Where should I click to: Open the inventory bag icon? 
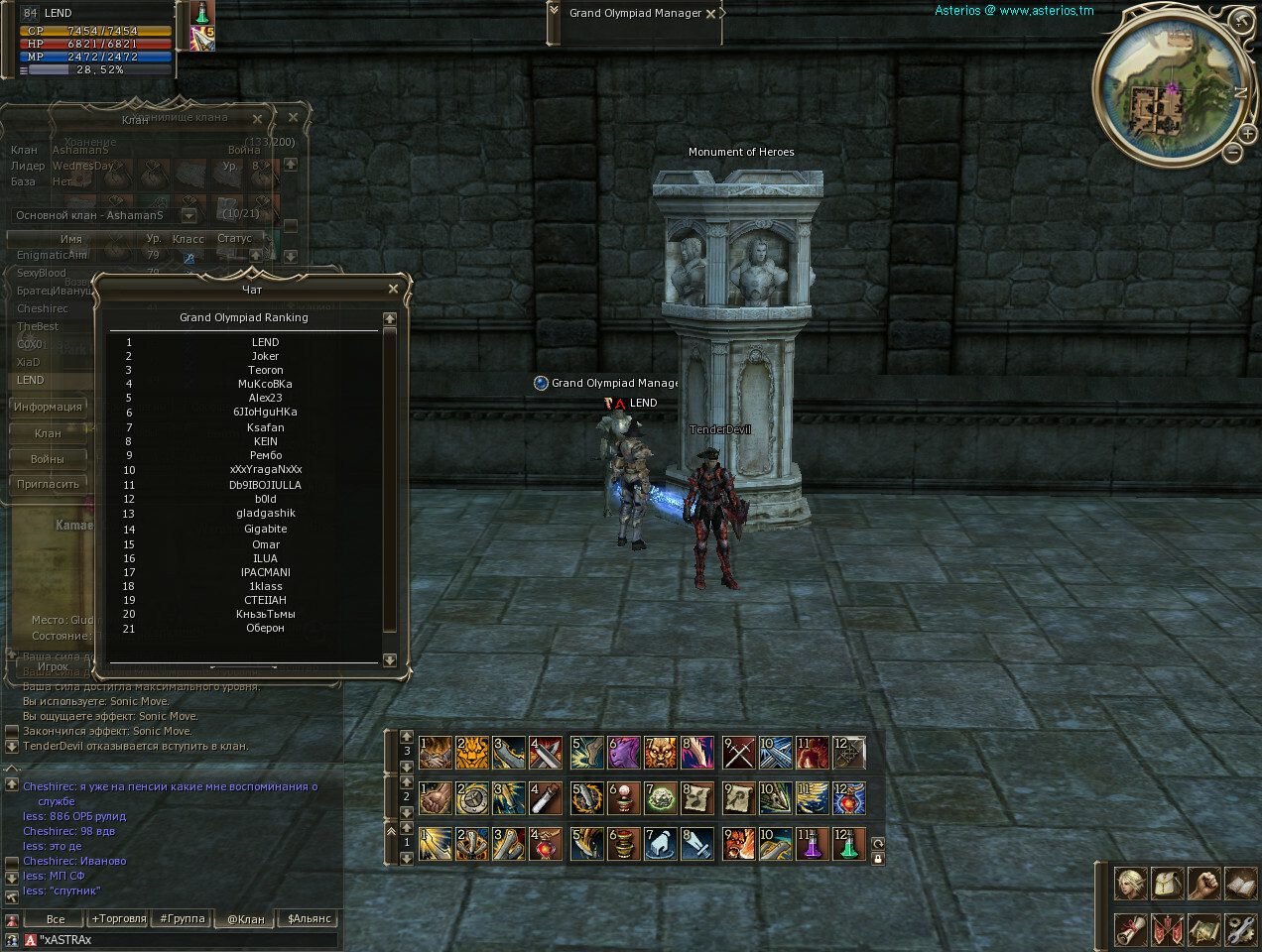point(1168,883)
